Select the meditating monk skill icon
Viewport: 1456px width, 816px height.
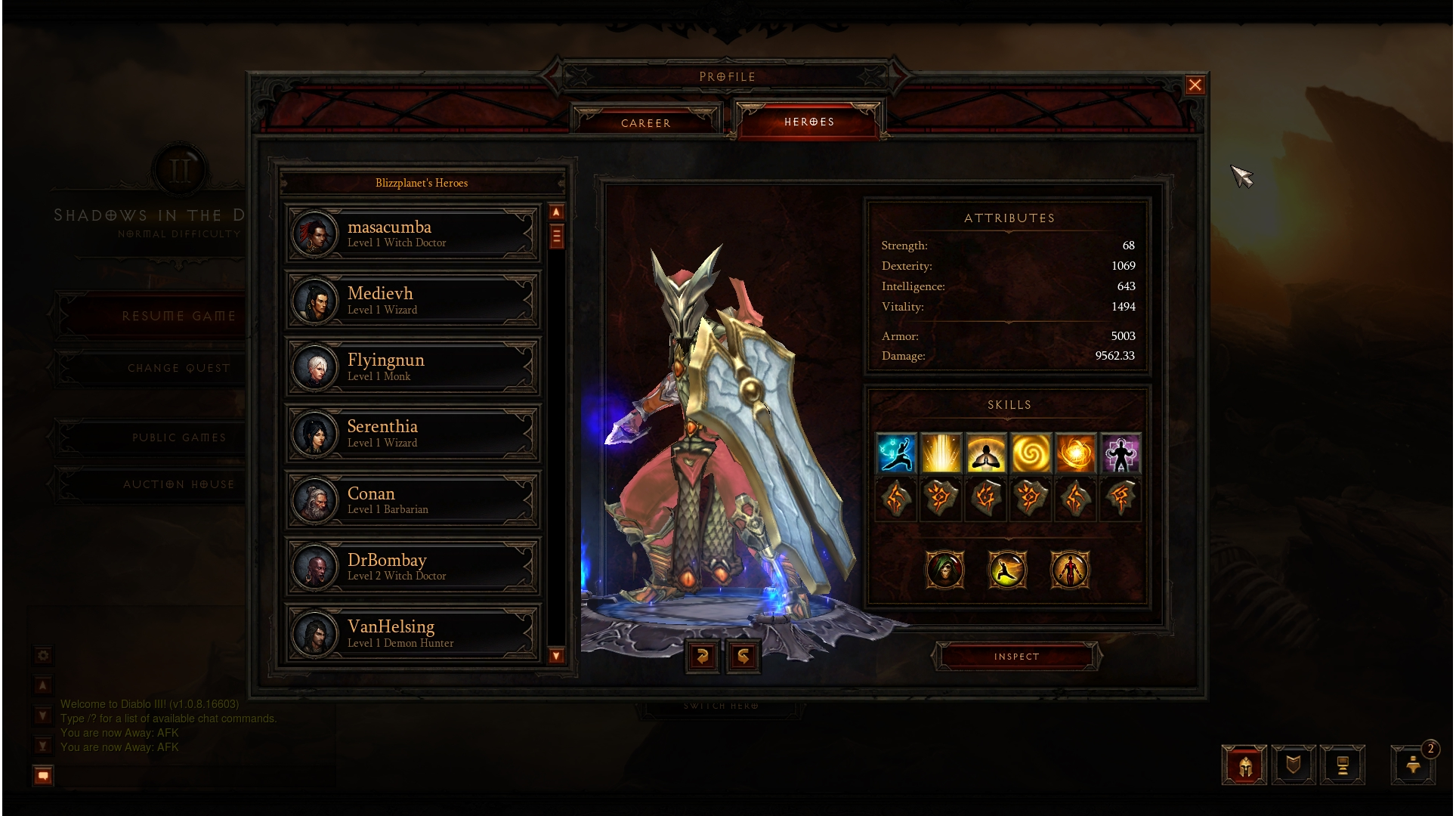coord(986,453)
